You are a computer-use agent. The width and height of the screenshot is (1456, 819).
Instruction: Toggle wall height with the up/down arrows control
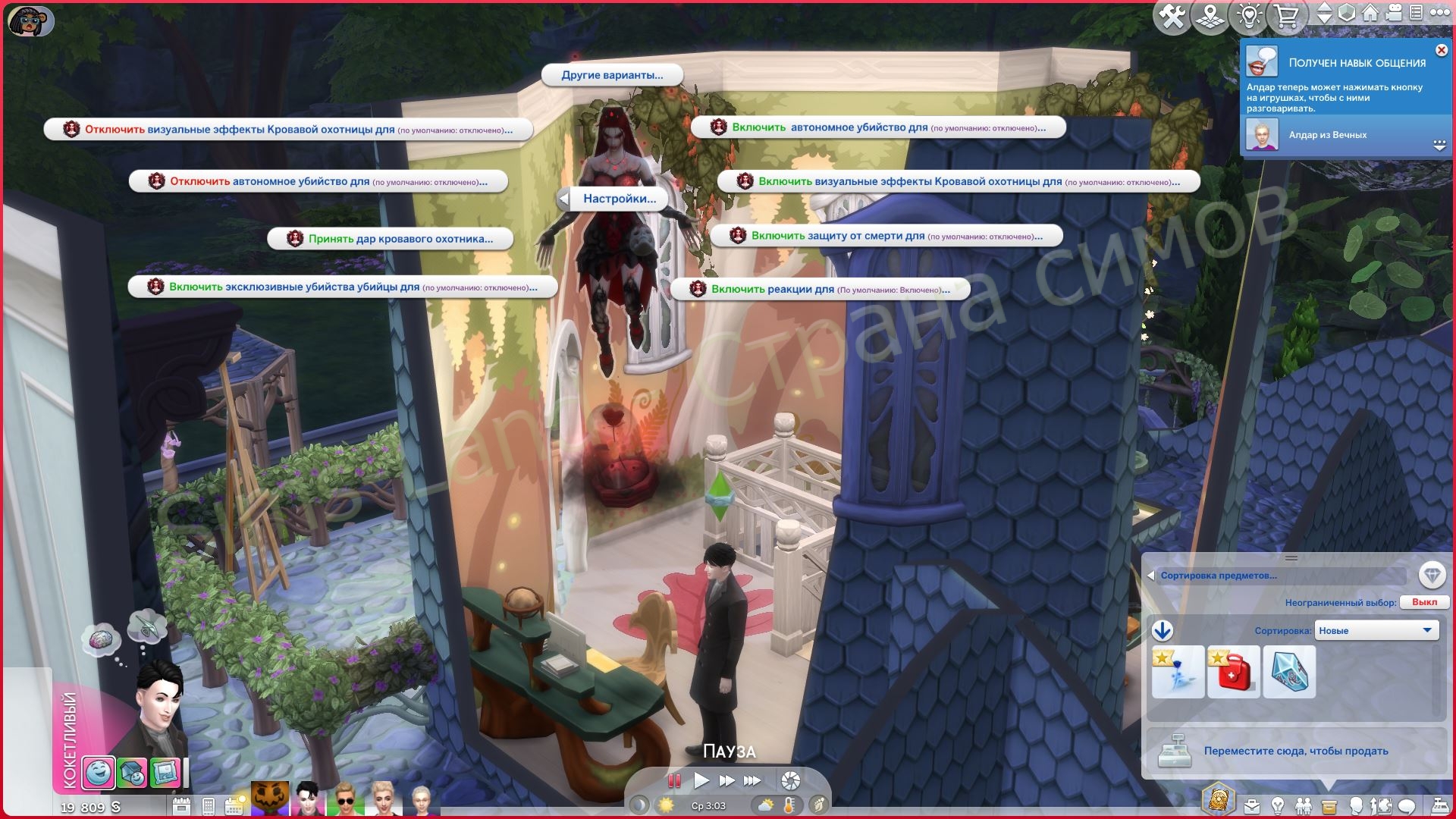pos(1325,14)
